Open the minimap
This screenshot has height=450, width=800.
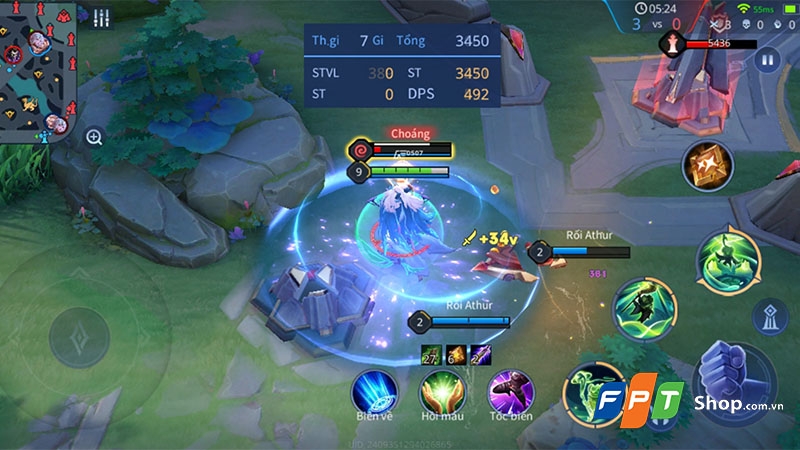tap(38, 70)
